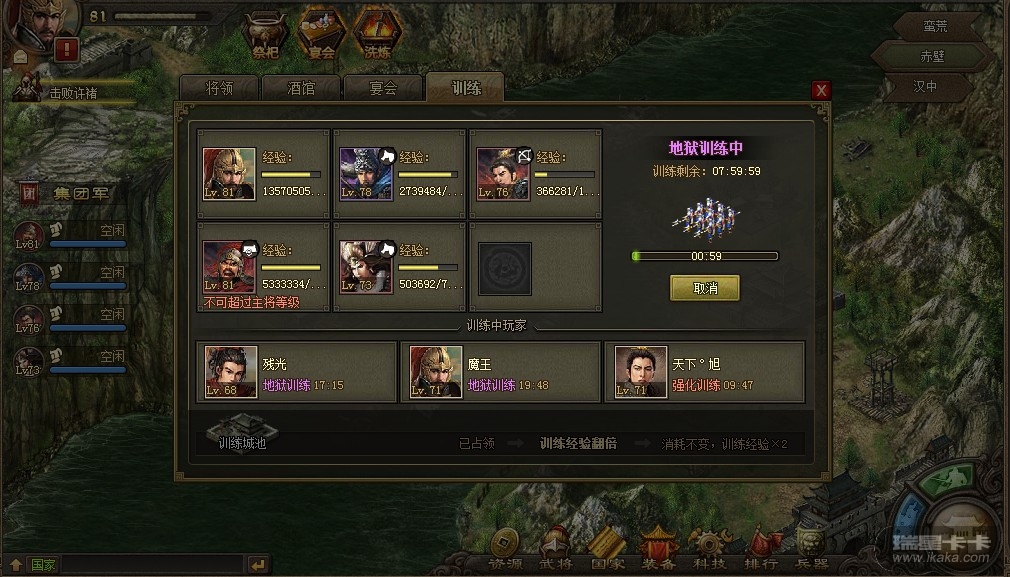The width and height of the screenshot is (1010, 577).
Task: Open the 祭祀 cauldron icon
Action: (x=265, y=35)
